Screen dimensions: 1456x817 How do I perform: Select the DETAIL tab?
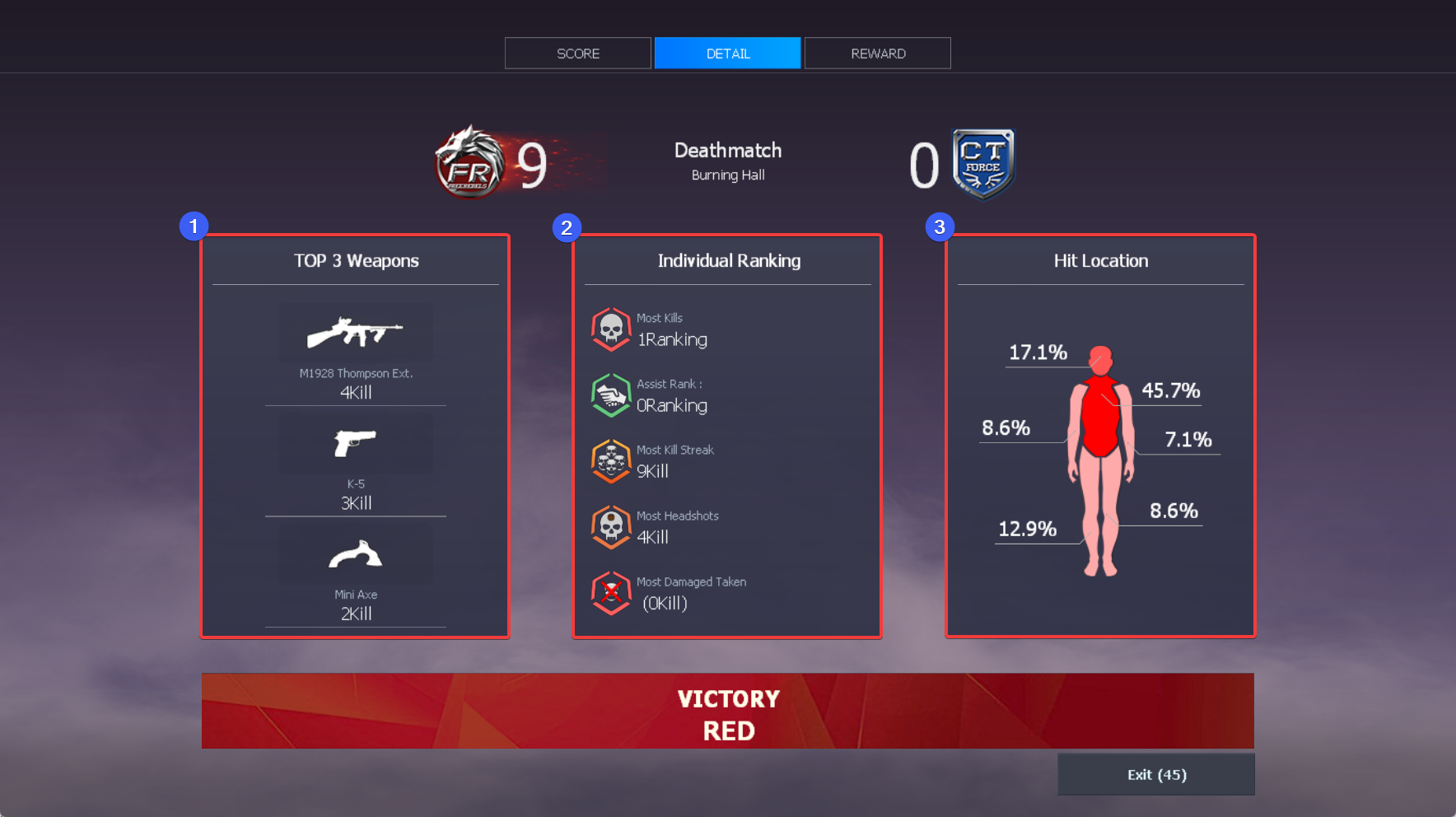tap(727, 54)
